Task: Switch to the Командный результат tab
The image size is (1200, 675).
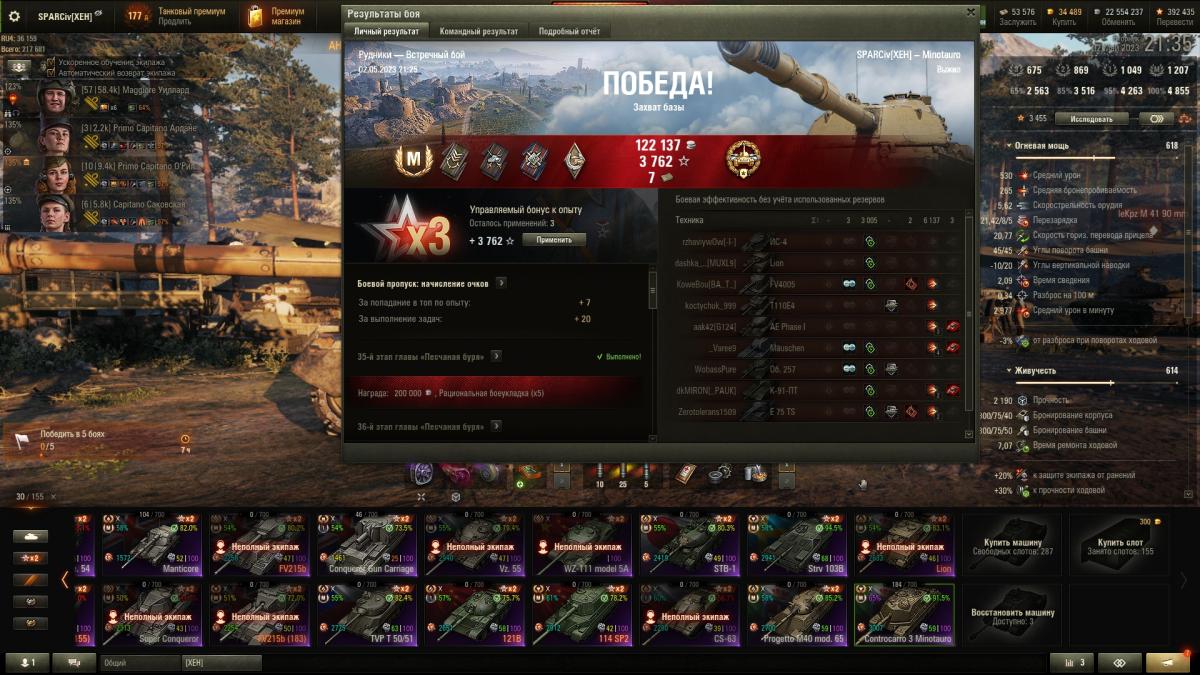Action: coord(478,31)
